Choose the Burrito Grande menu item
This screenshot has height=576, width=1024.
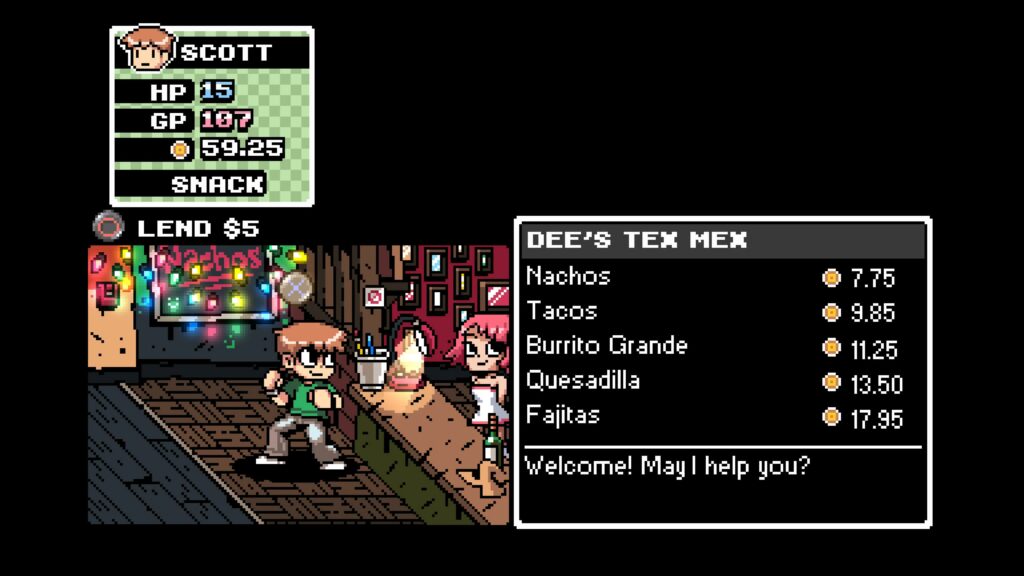607,346
